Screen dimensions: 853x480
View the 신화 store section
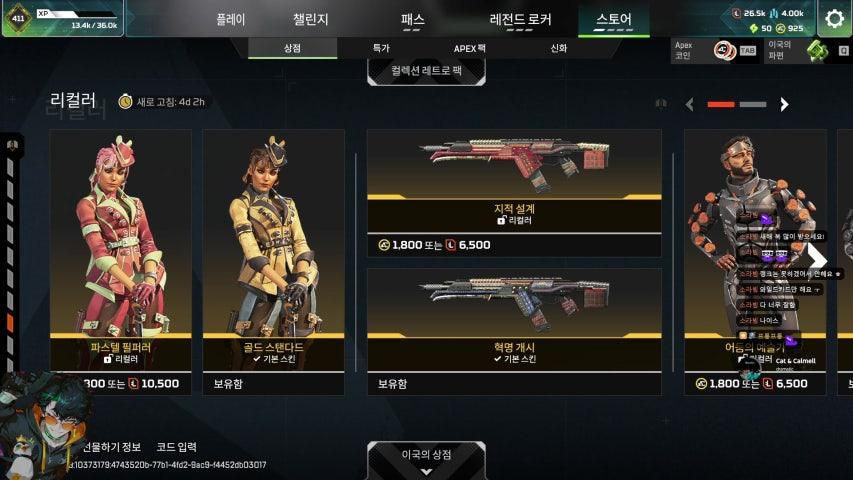click(558, 48)
